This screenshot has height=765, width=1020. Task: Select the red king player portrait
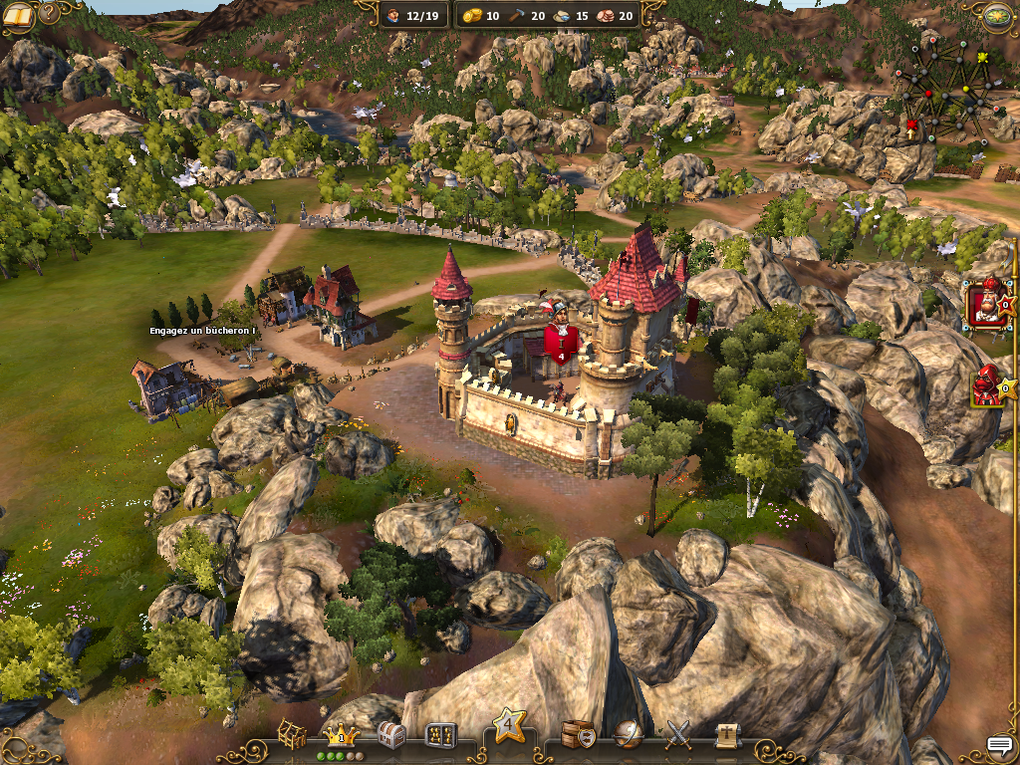[987, 303]
